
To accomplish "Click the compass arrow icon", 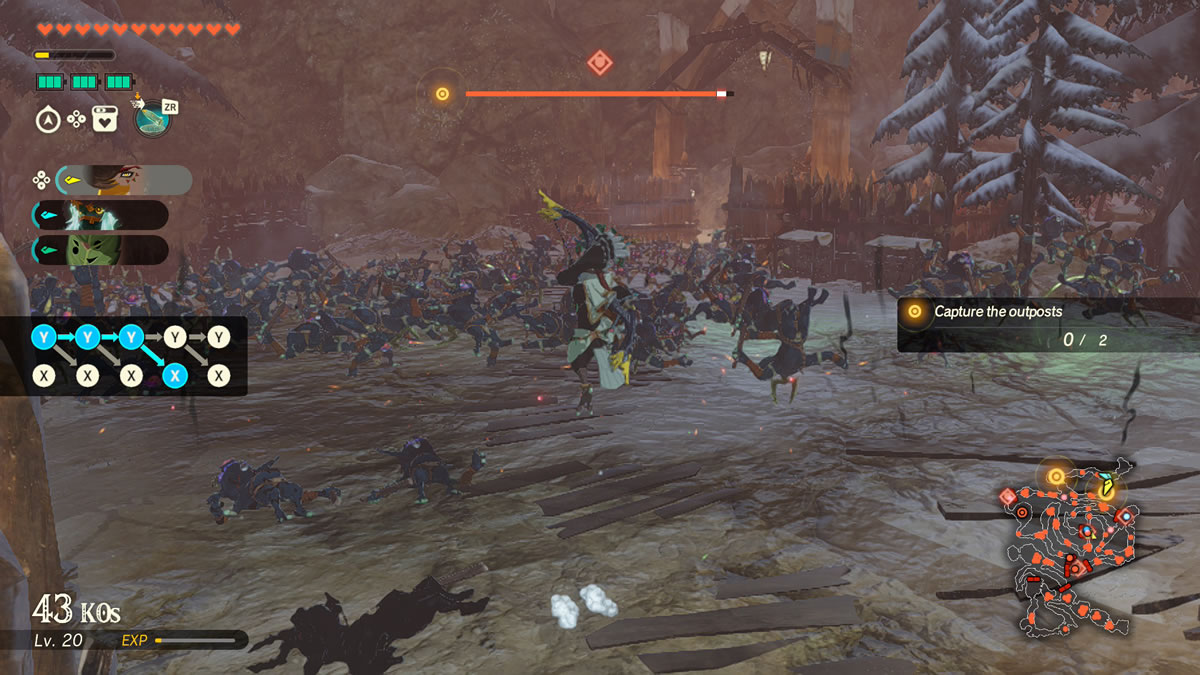I will [47, 120].
